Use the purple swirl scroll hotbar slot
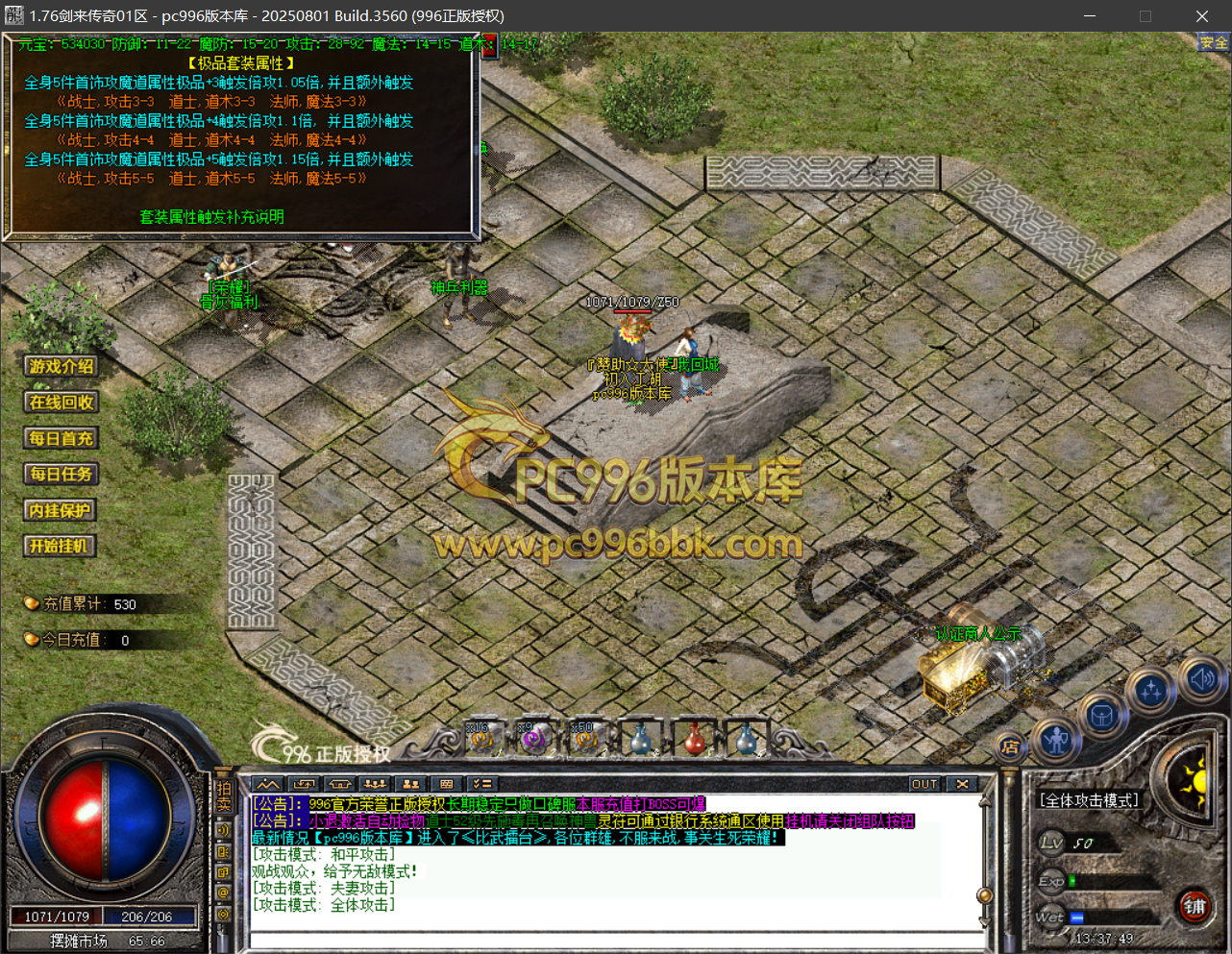 (533, 738)
